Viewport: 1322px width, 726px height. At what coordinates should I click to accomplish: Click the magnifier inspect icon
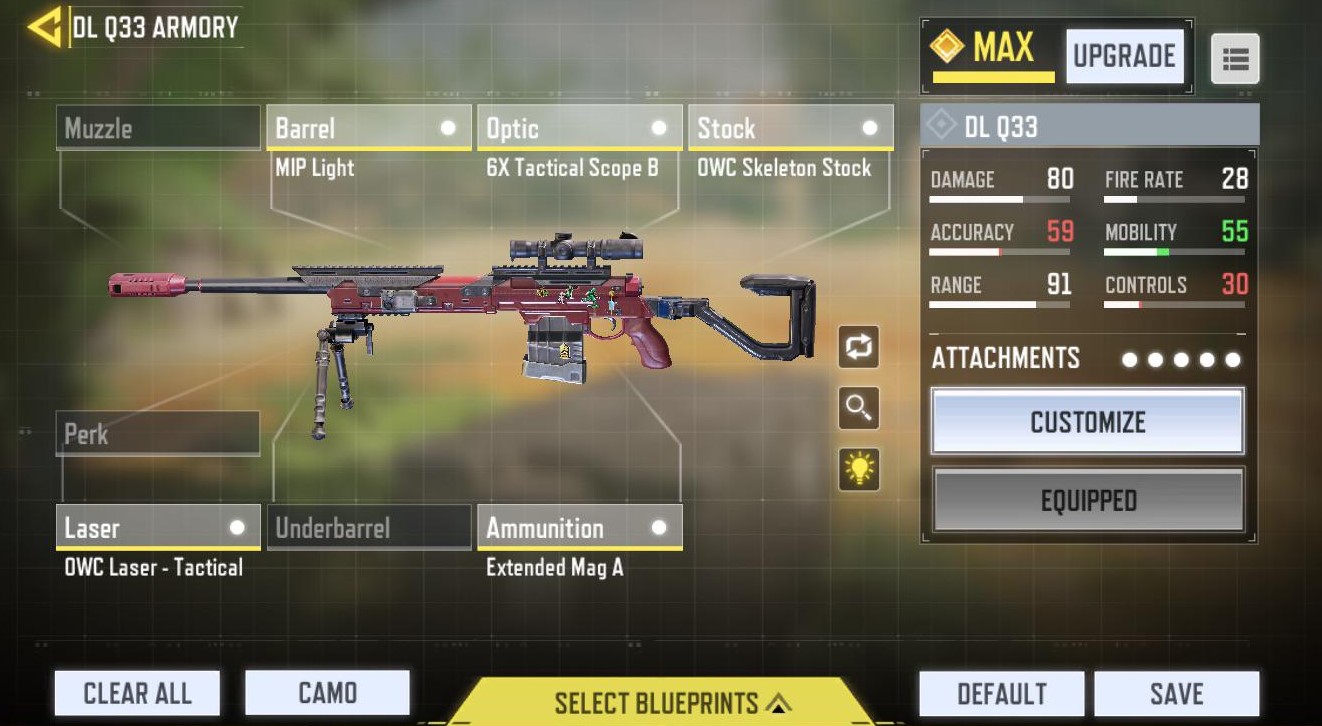tap(858, 409)
